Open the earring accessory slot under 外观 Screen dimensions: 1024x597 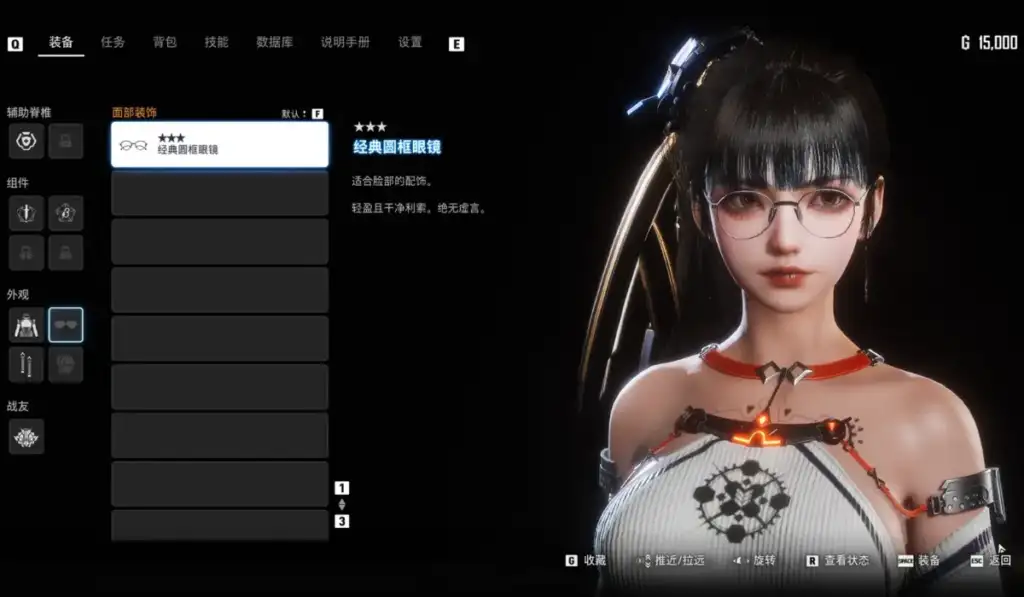[x=26, y=365]
